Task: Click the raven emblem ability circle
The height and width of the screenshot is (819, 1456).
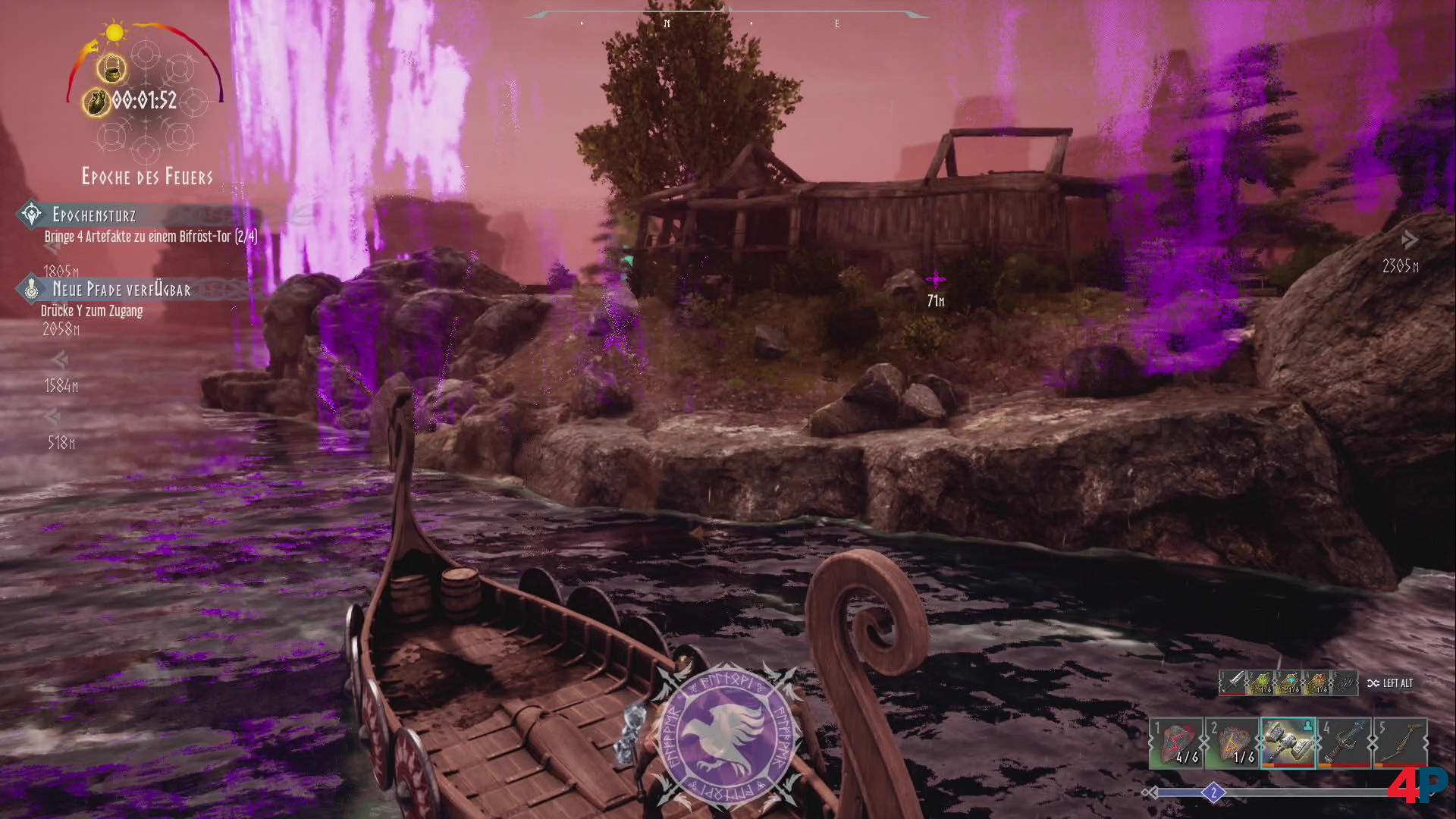Action: (x=726, y=733)
